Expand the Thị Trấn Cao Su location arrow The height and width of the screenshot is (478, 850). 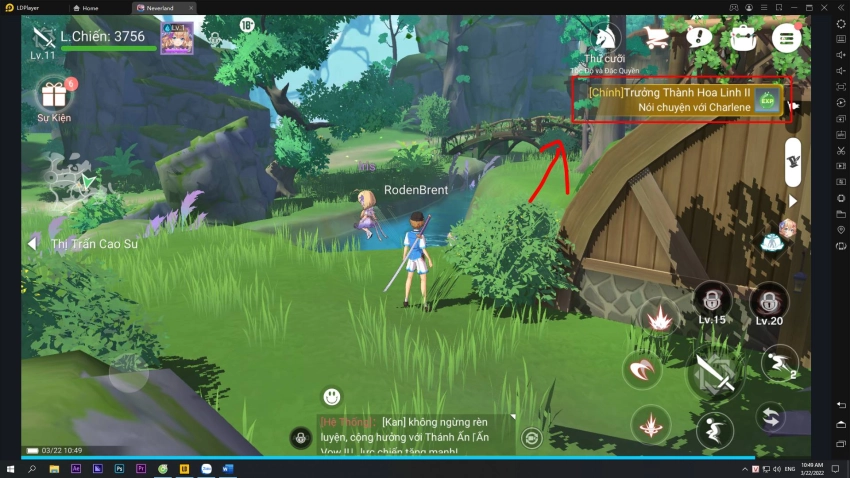[x=32, y=243]
